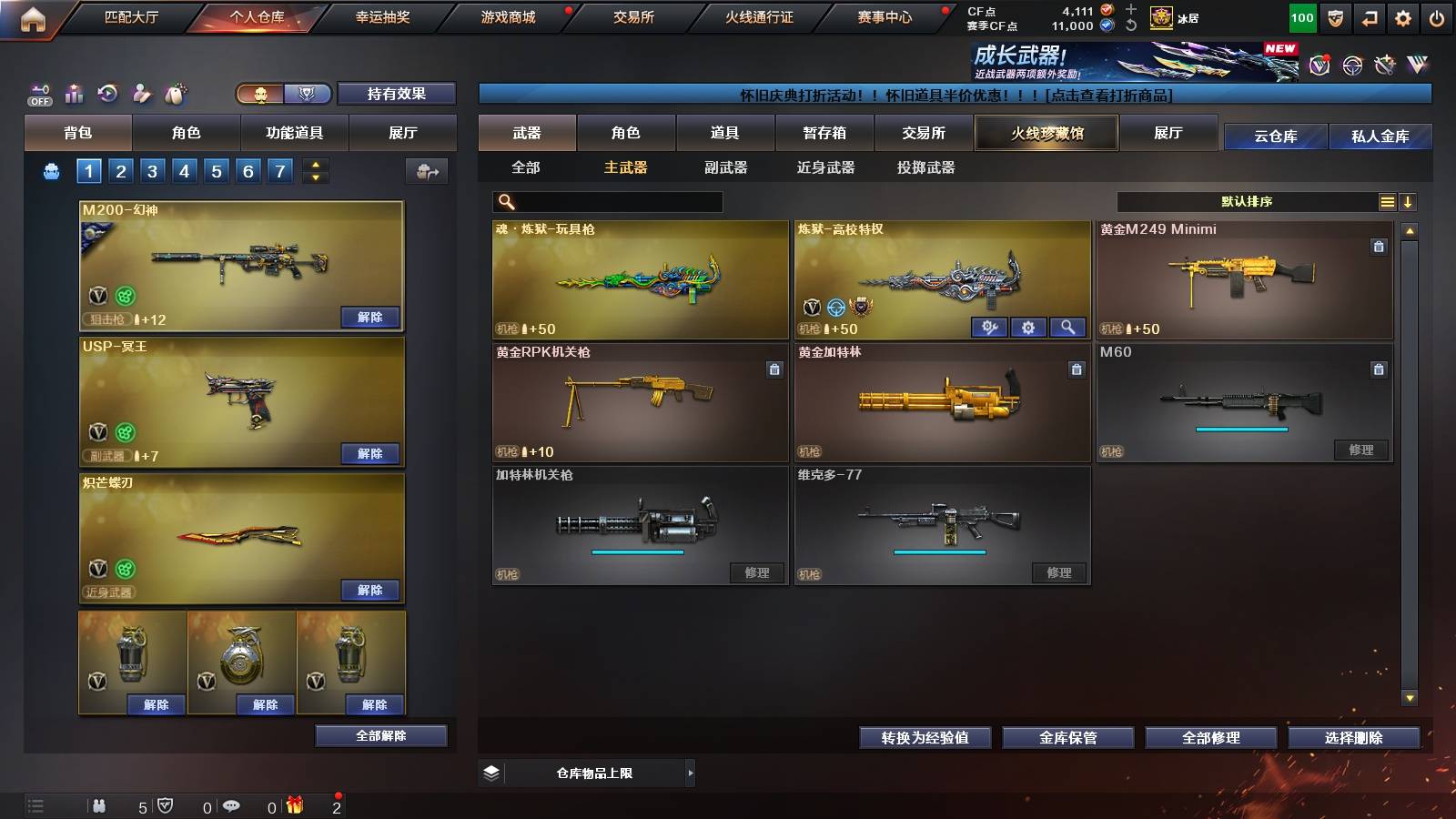Toggle the character face side of the display switch
This screenshot has width=1456, height=819.
click(259, 95)
